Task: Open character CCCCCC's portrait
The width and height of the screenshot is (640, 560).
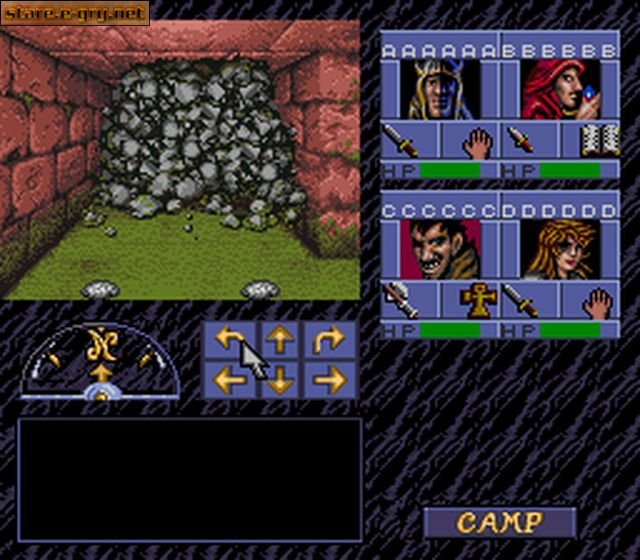Action: click(x=440, y=250)
